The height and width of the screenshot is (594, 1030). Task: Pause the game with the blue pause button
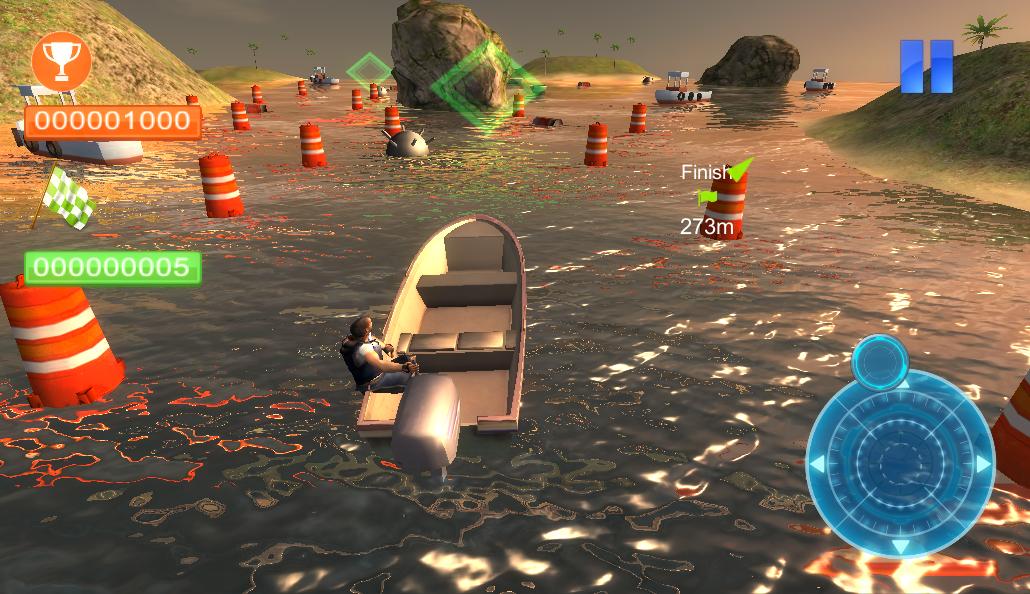(926, 67)
